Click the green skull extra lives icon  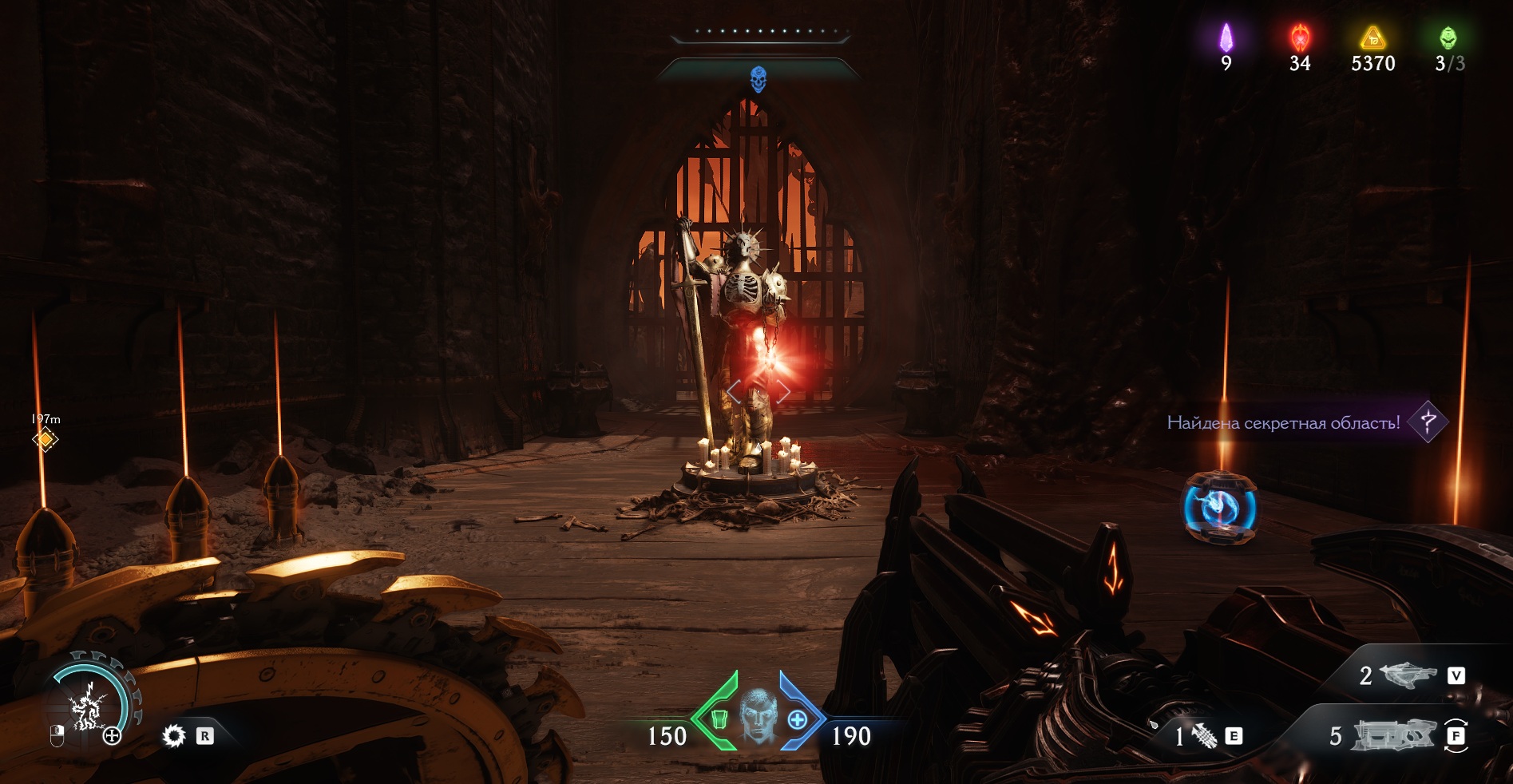[x=1448, y=38]
